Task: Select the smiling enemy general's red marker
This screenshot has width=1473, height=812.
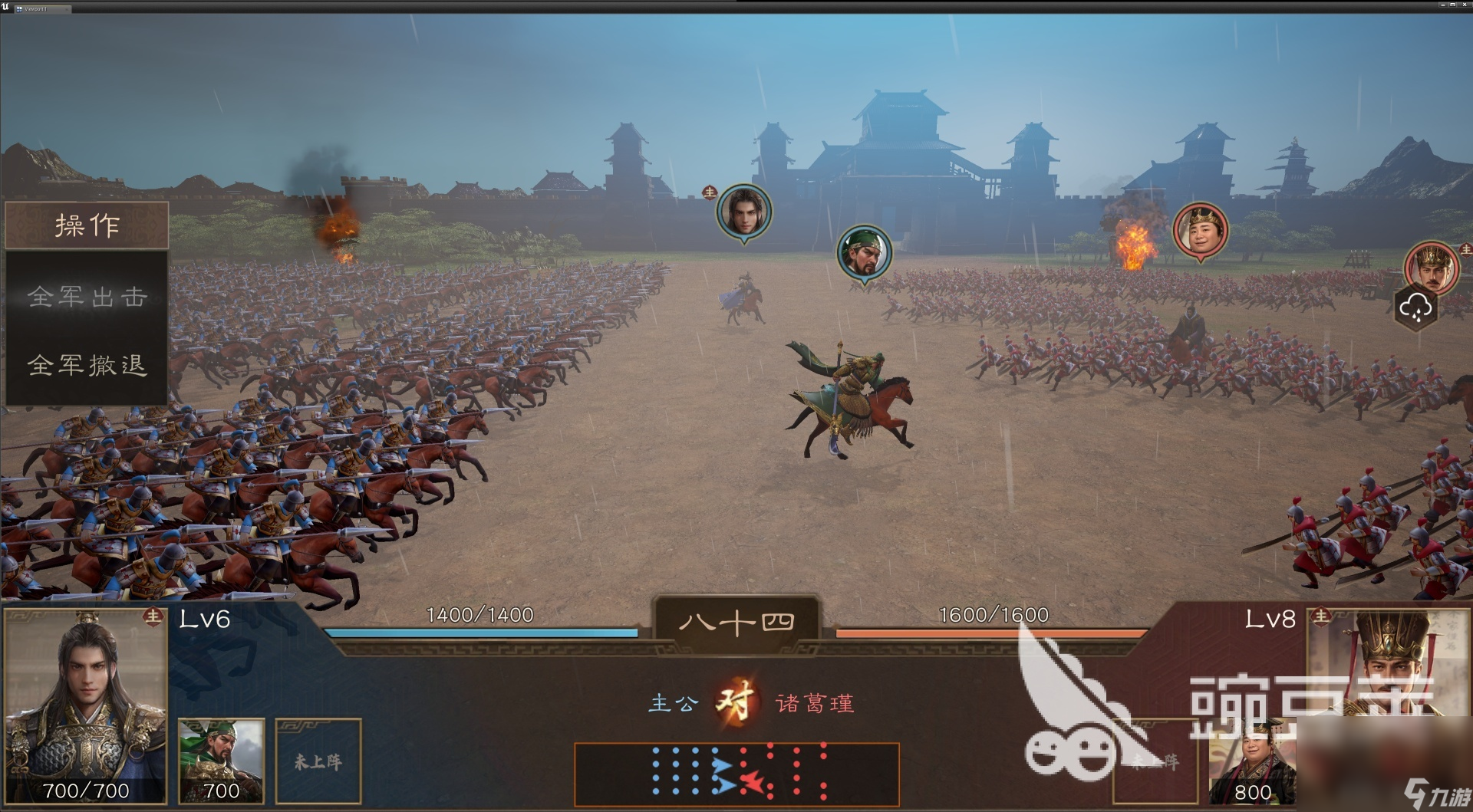Action: pos(1200,229)
